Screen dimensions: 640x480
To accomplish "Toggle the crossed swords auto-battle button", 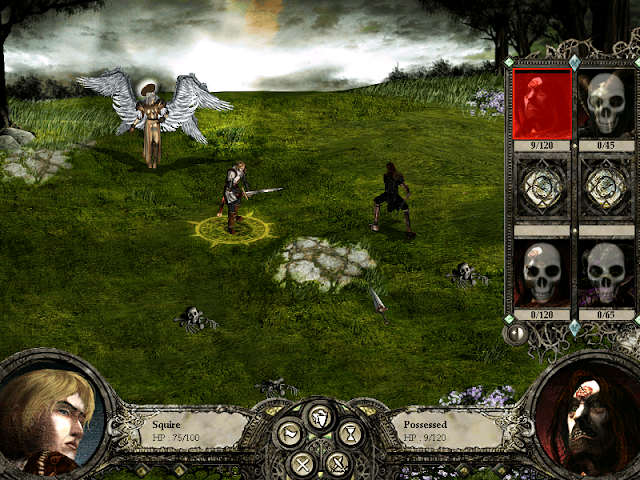I will tap(339, 463).
